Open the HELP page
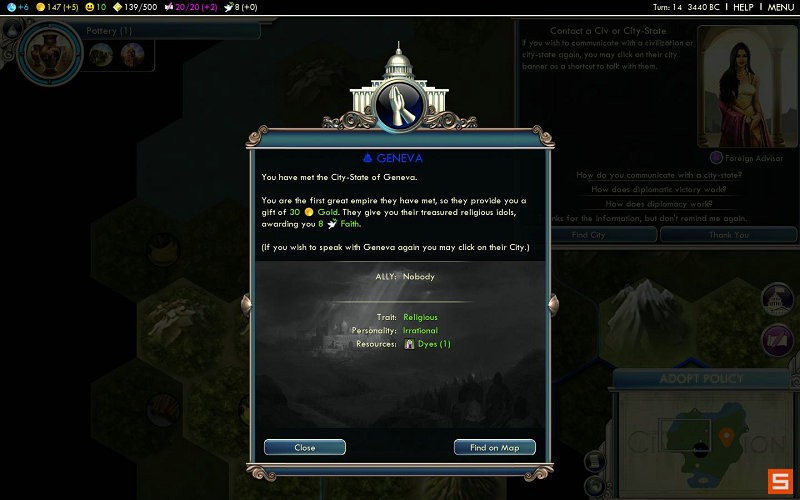The image size is (800, 500). pyautogui.click(x=743, y=7)
